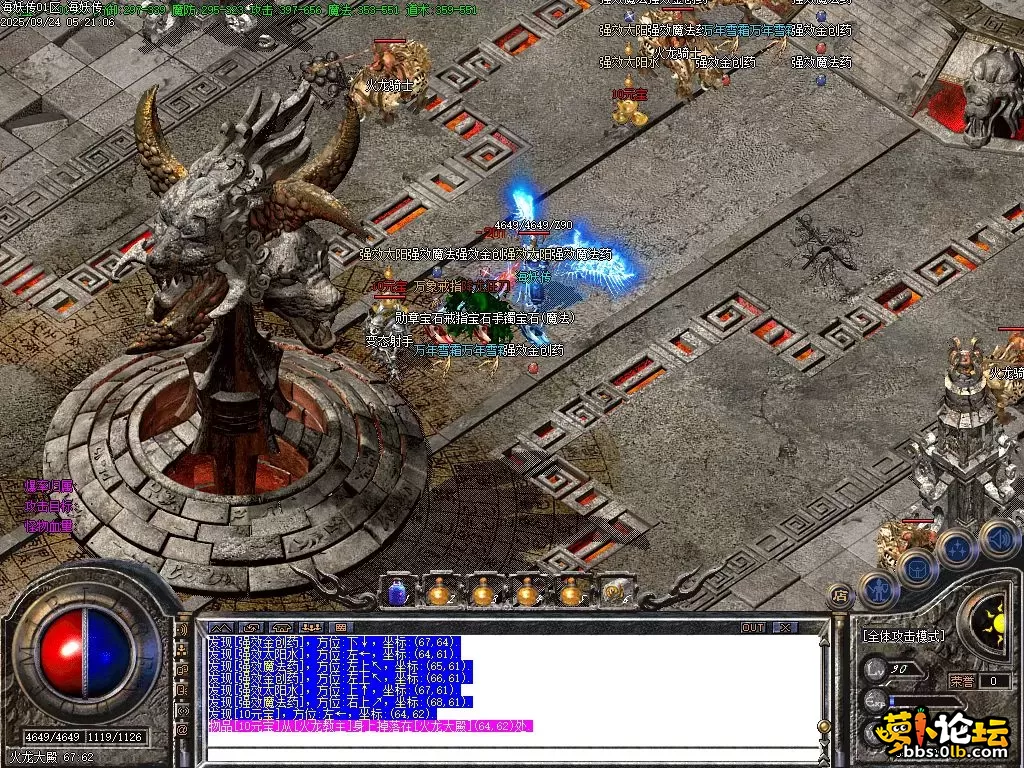Toggle the @ chat channel button

[182, 730]
